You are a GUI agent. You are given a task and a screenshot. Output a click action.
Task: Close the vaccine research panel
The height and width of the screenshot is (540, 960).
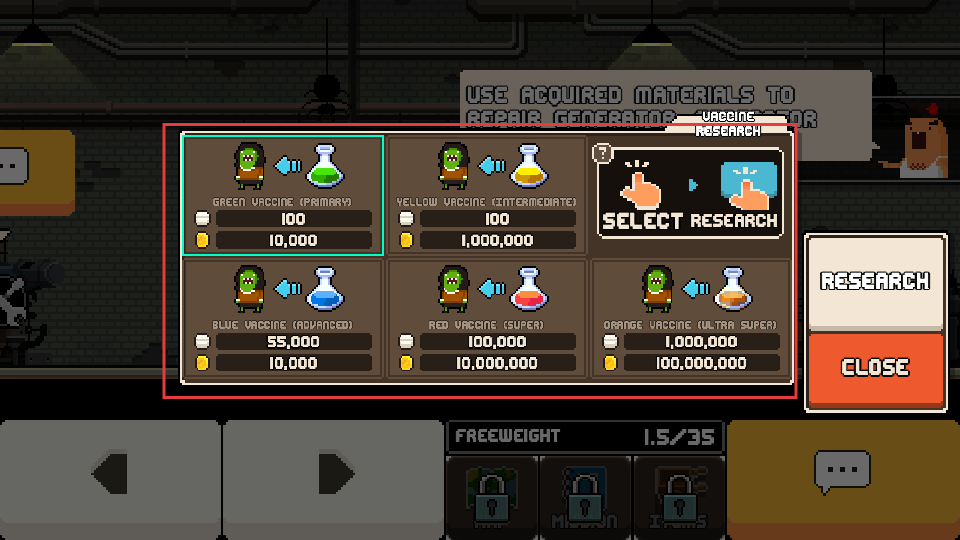click(x=875, y=367)
